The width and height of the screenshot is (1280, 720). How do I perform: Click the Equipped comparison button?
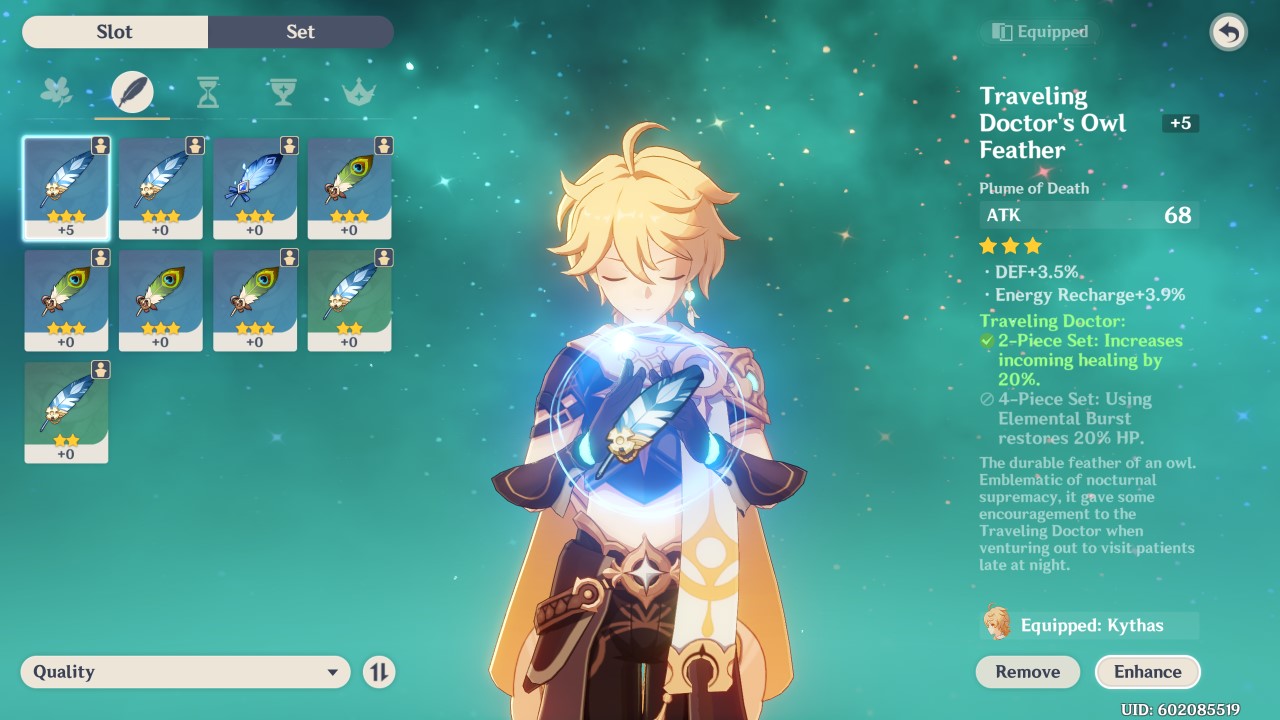tap(1040, 32)
